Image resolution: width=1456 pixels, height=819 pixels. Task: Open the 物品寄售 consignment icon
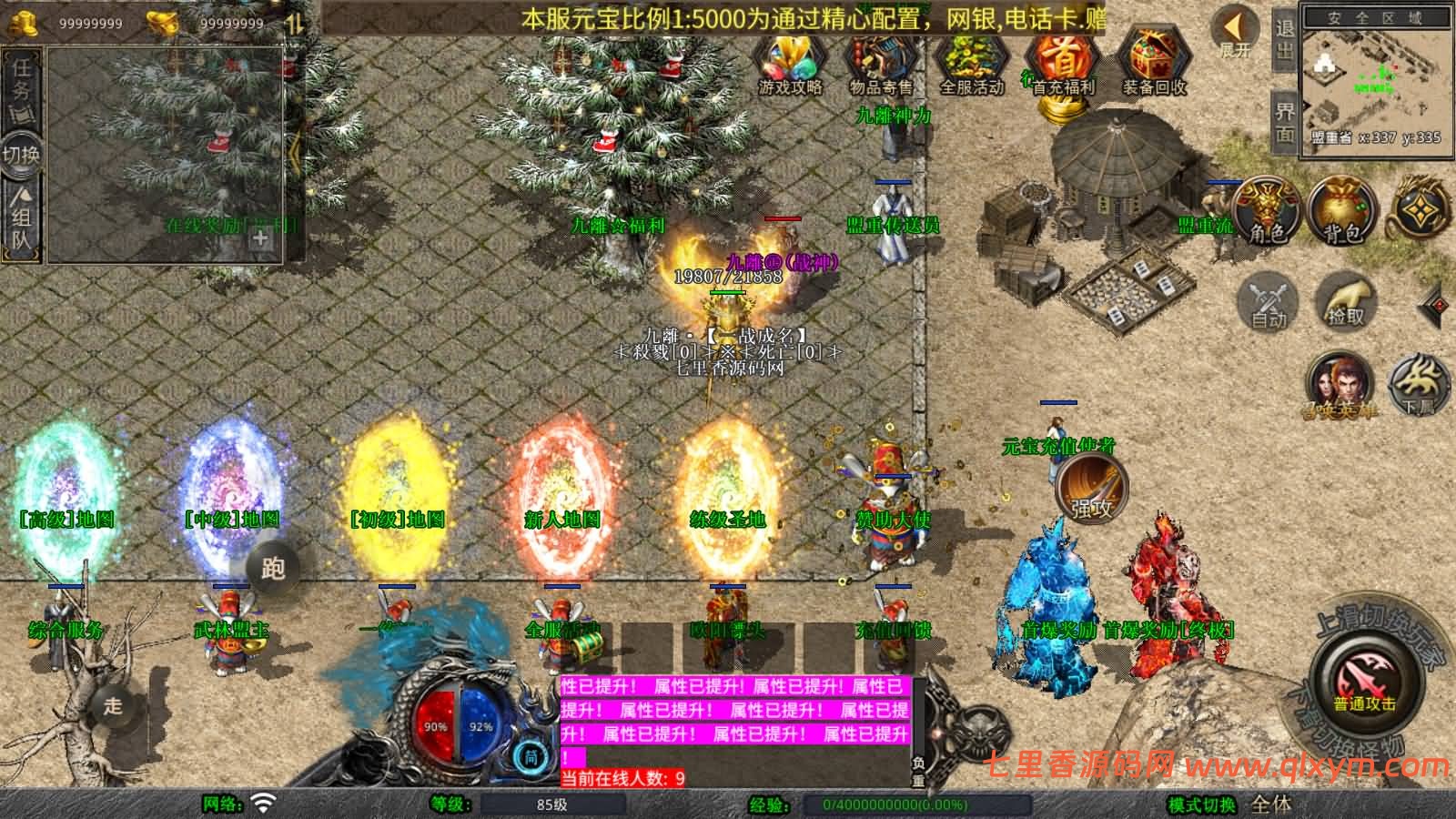click(880, 66)
